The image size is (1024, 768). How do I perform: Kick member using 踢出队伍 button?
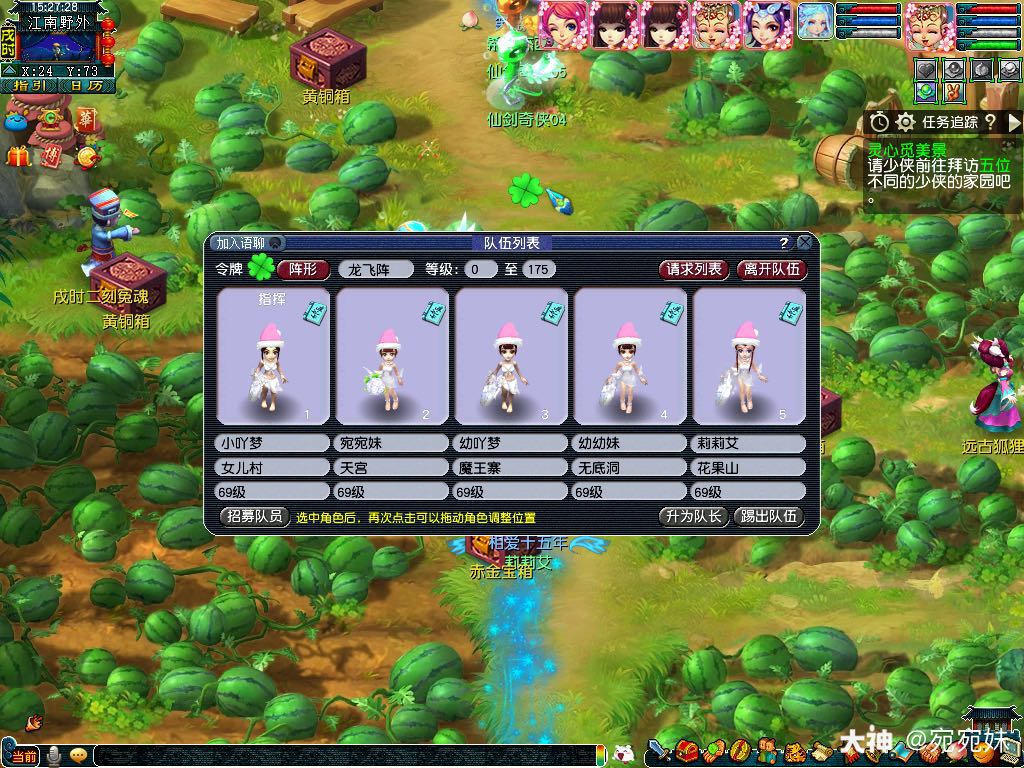point(768,516)
